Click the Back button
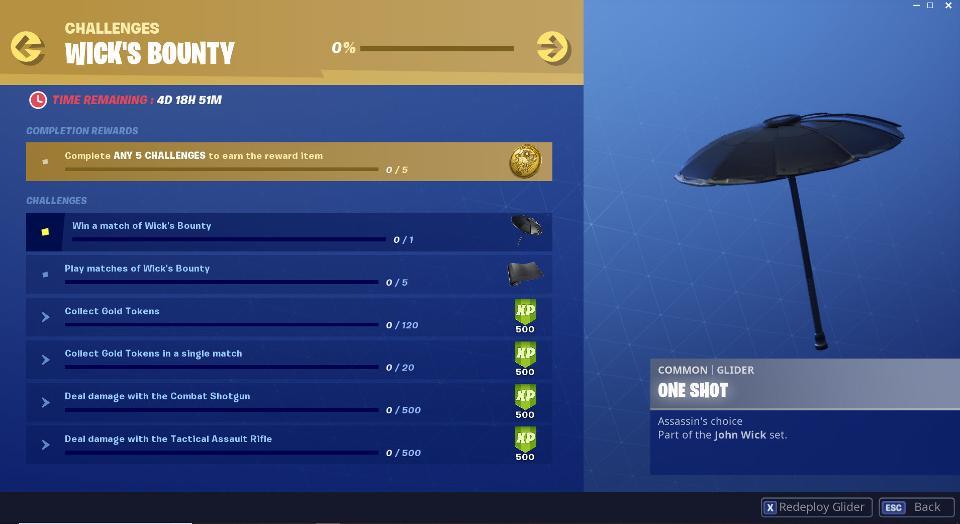960x524 pixels. (x=912, y=507)
